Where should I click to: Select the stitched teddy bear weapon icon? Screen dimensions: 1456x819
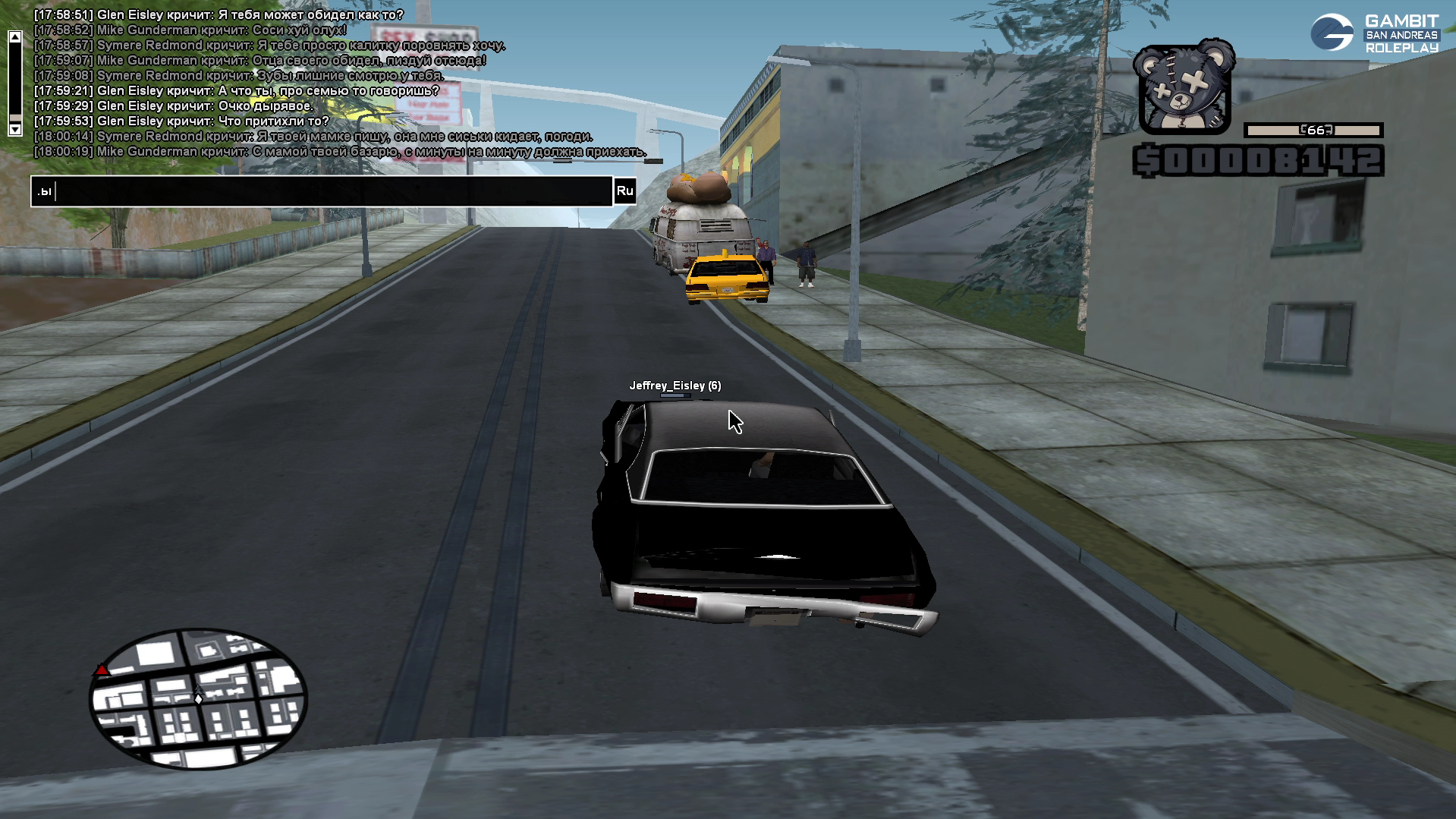[x=1183, y=89]
